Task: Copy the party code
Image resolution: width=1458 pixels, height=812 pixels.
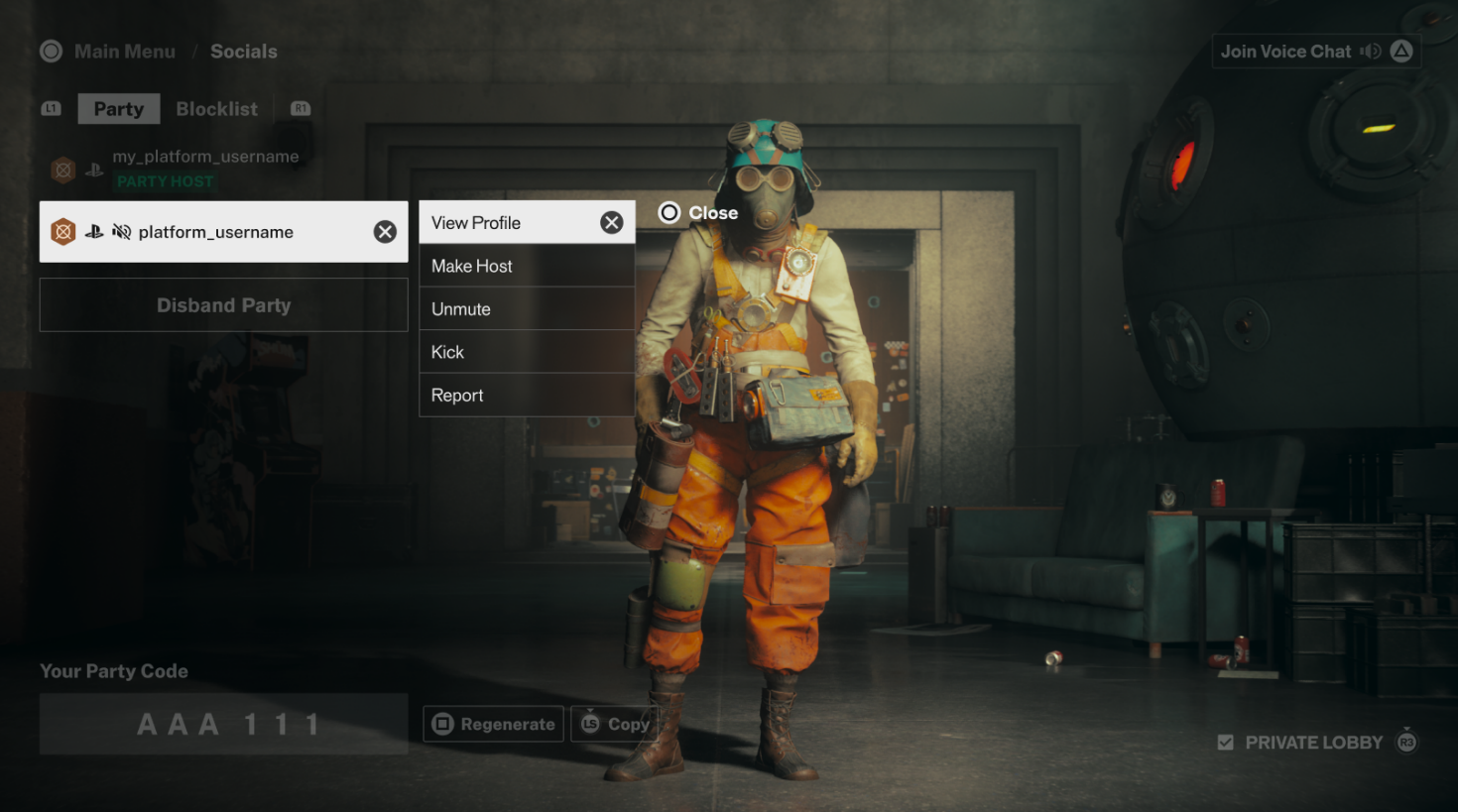Action: tap(615, 725)
